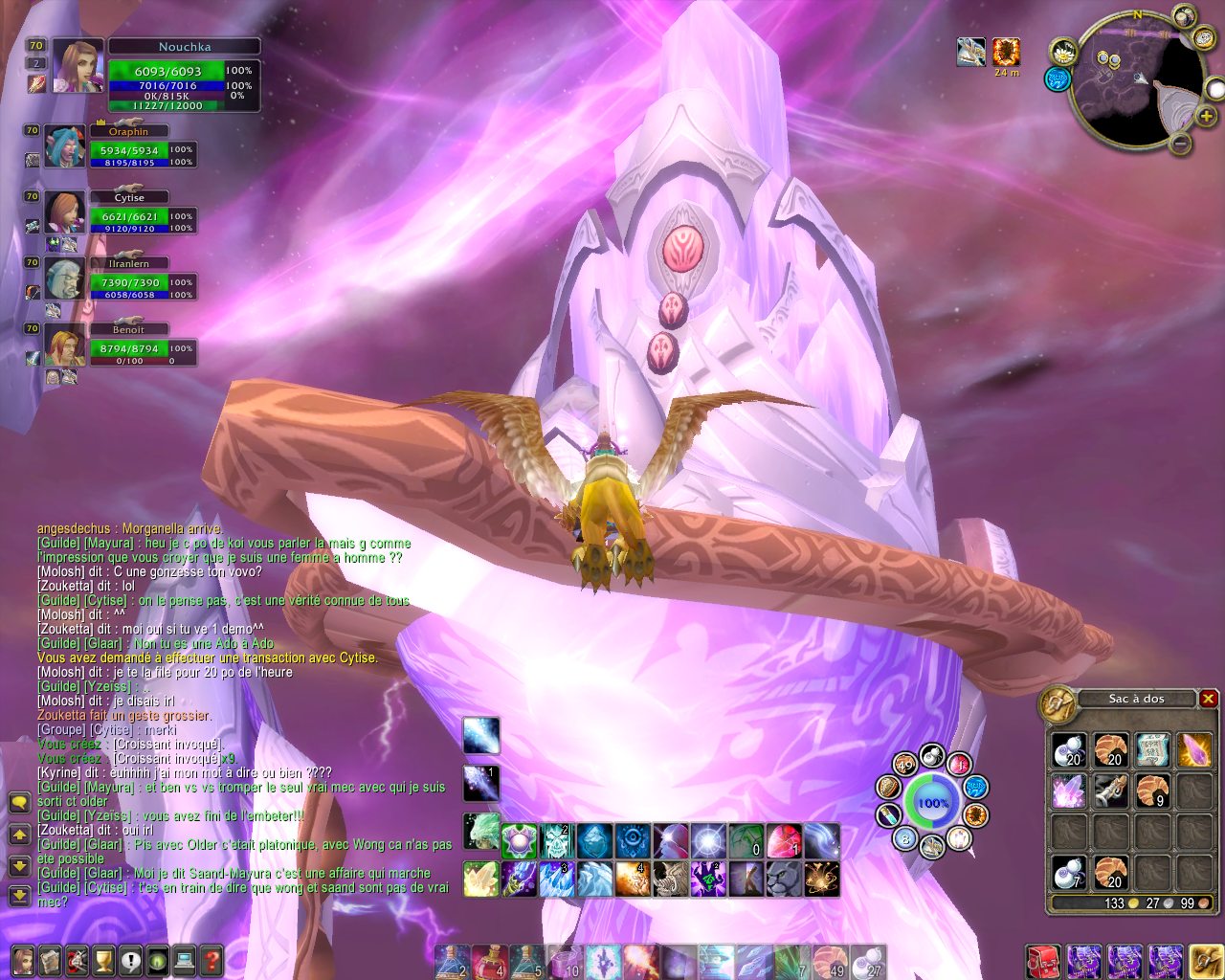Screen dimensions: 1225x980
Task: Open the red bag slot
Action: point(1042,961)
